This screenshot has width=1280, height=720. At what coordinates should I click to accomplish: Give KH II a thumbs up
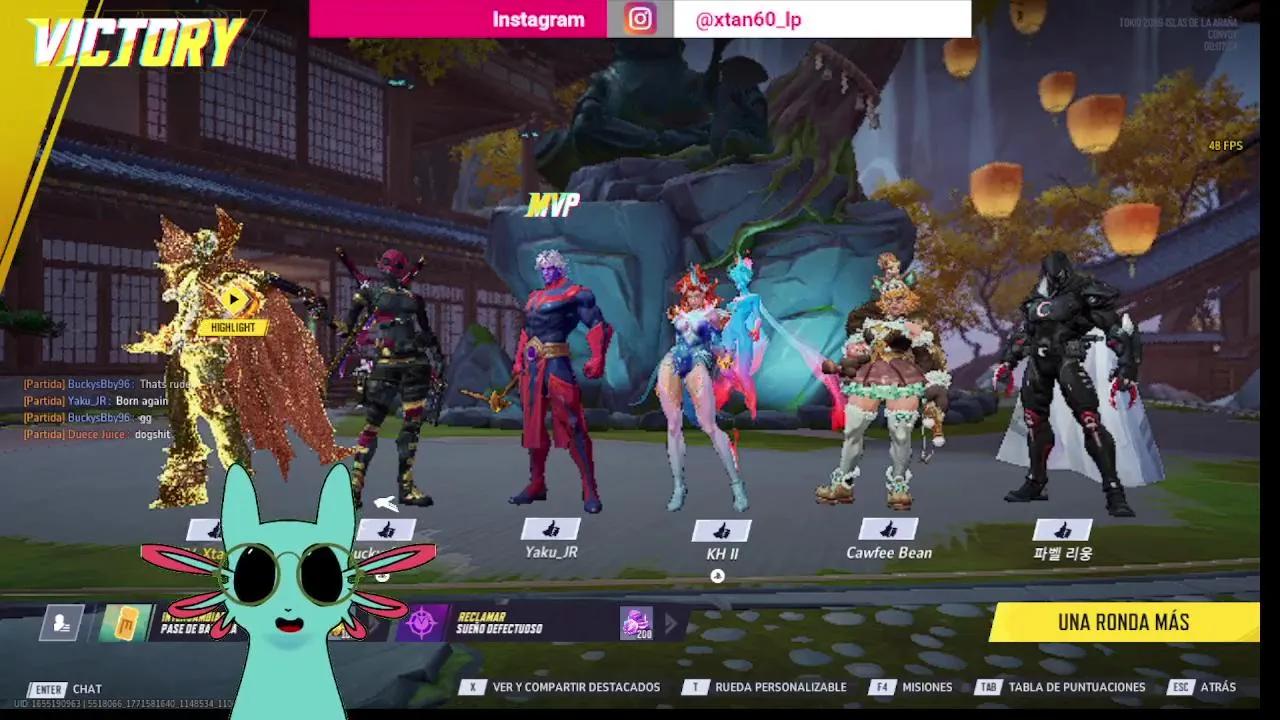pos(722,528)
